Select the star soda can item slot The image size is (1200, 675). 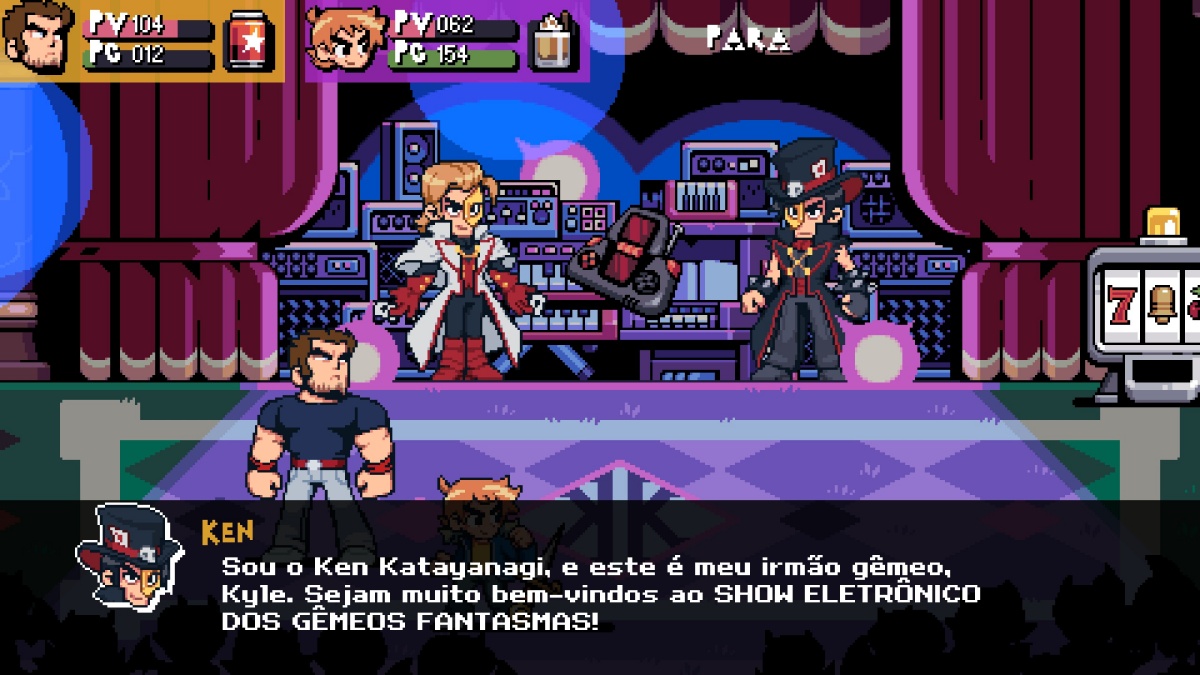point(249,41)
